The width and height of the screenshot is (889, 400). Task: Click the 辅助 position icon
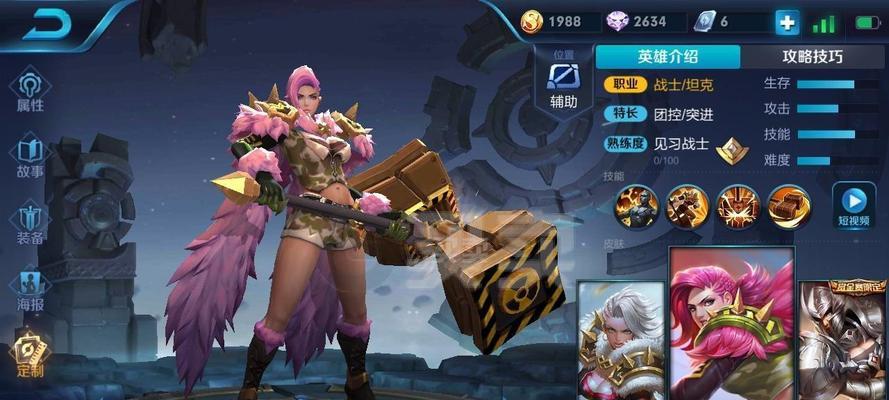[x=563, y=80]
